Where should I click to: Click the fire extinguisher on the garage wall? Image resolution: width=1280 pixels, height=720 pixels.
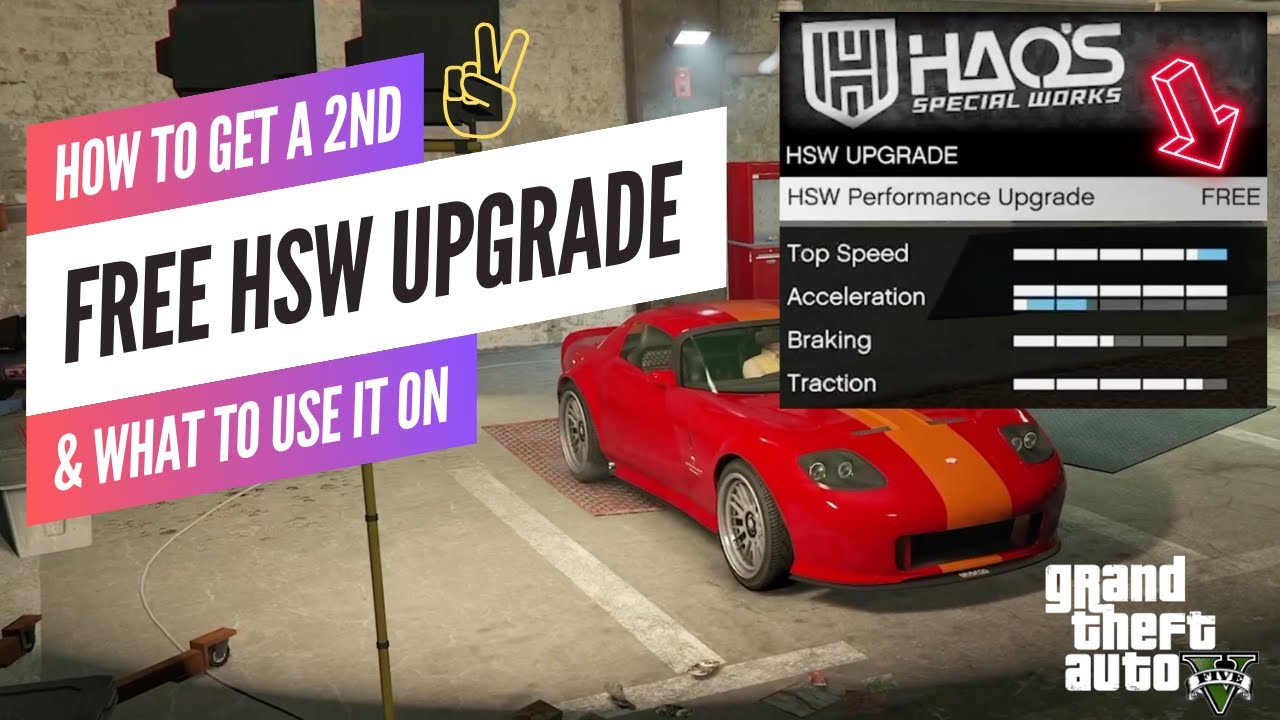(x=684, y=80)
